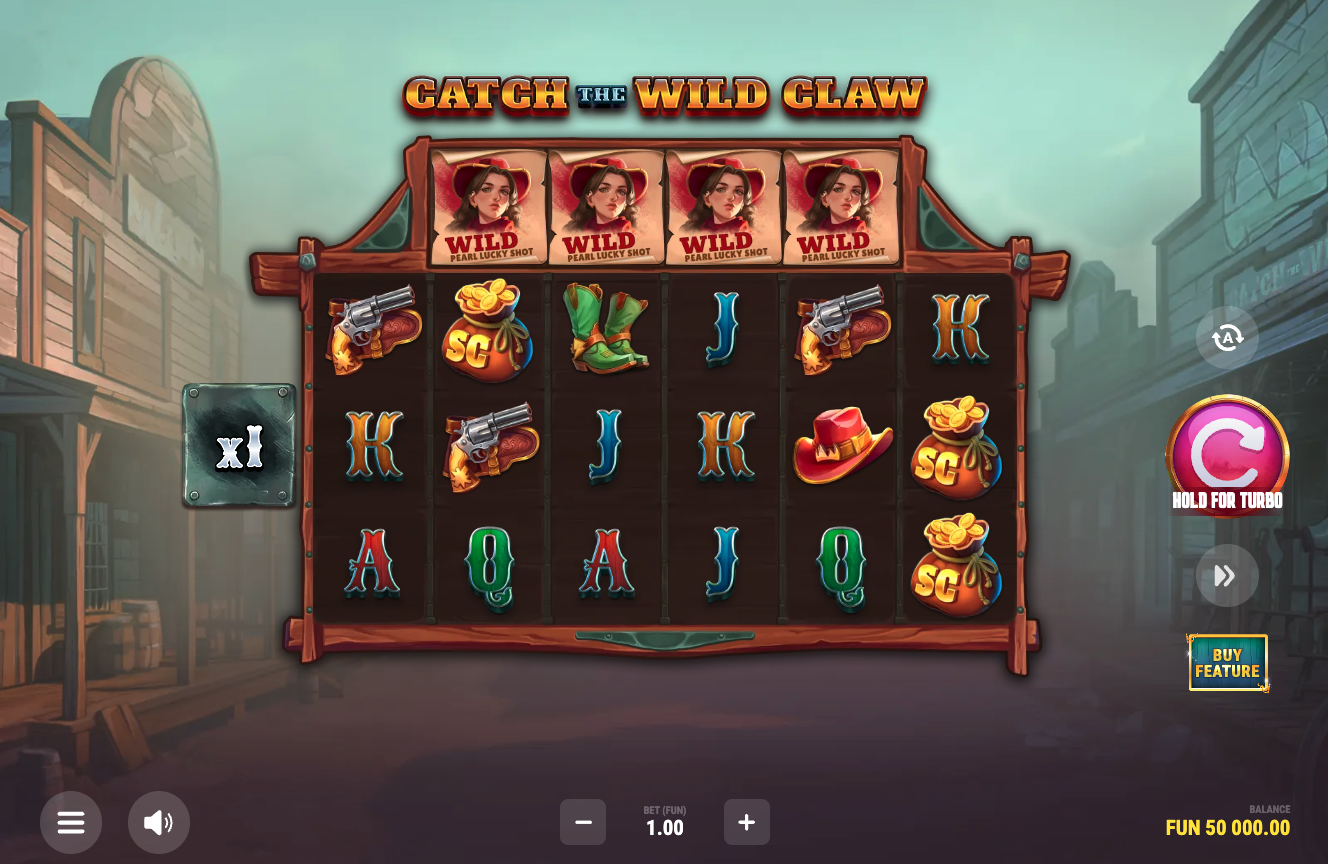Decrease the bet with the minus icon
The image size is (1328, 864).
(x=583, y=822)
